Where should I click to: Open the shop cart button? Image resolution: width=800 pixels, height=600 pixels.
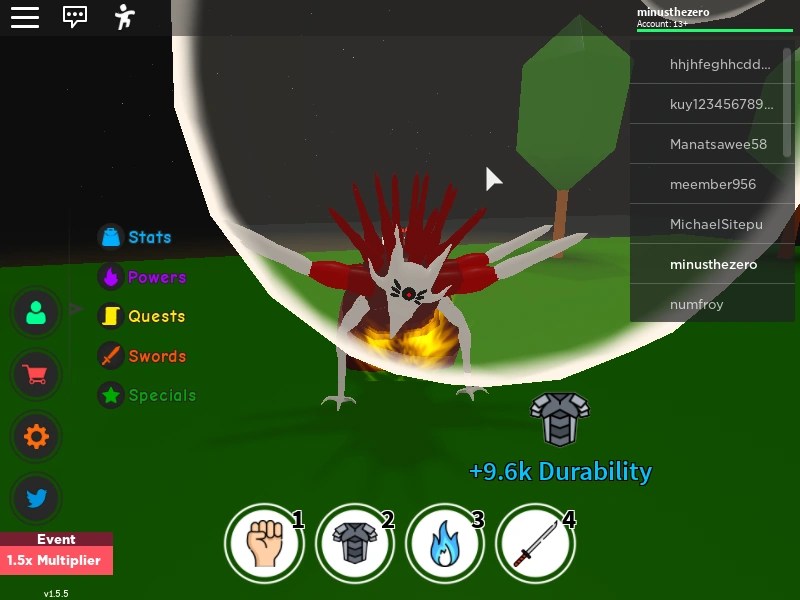tap(37, 375)
